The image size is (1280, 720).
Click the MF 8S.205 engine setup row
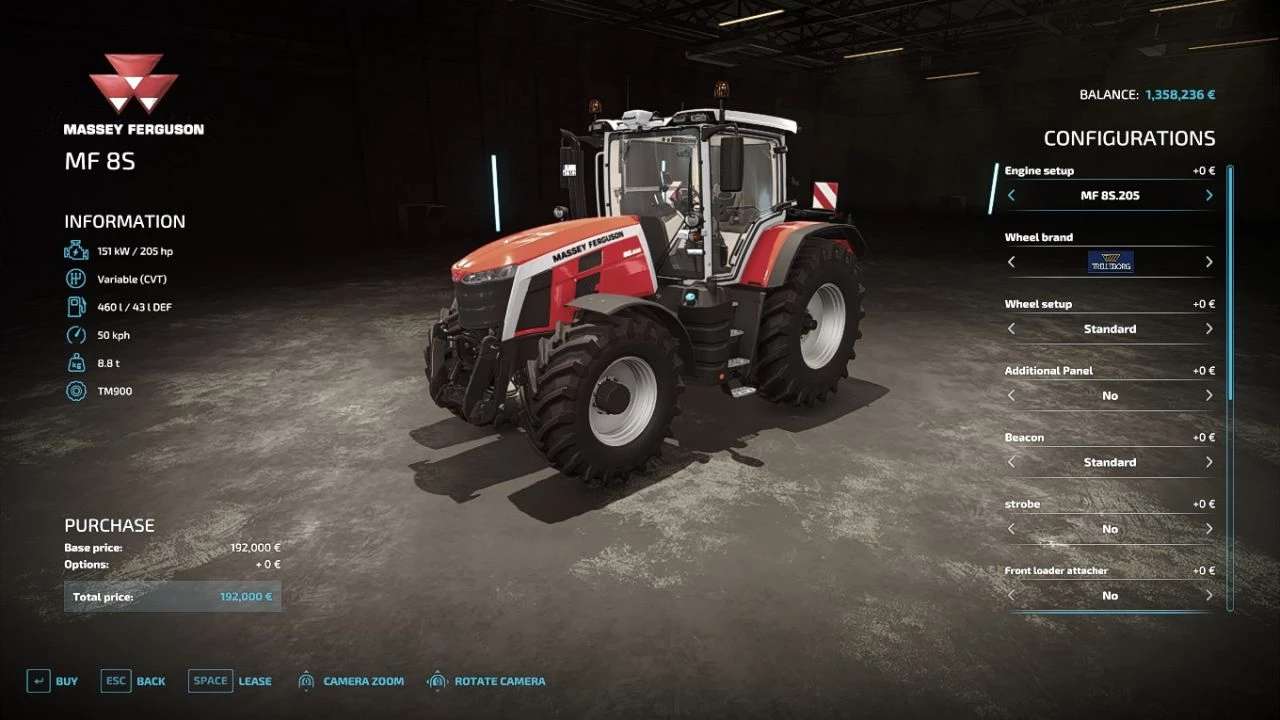click(x=1109, y=195)
